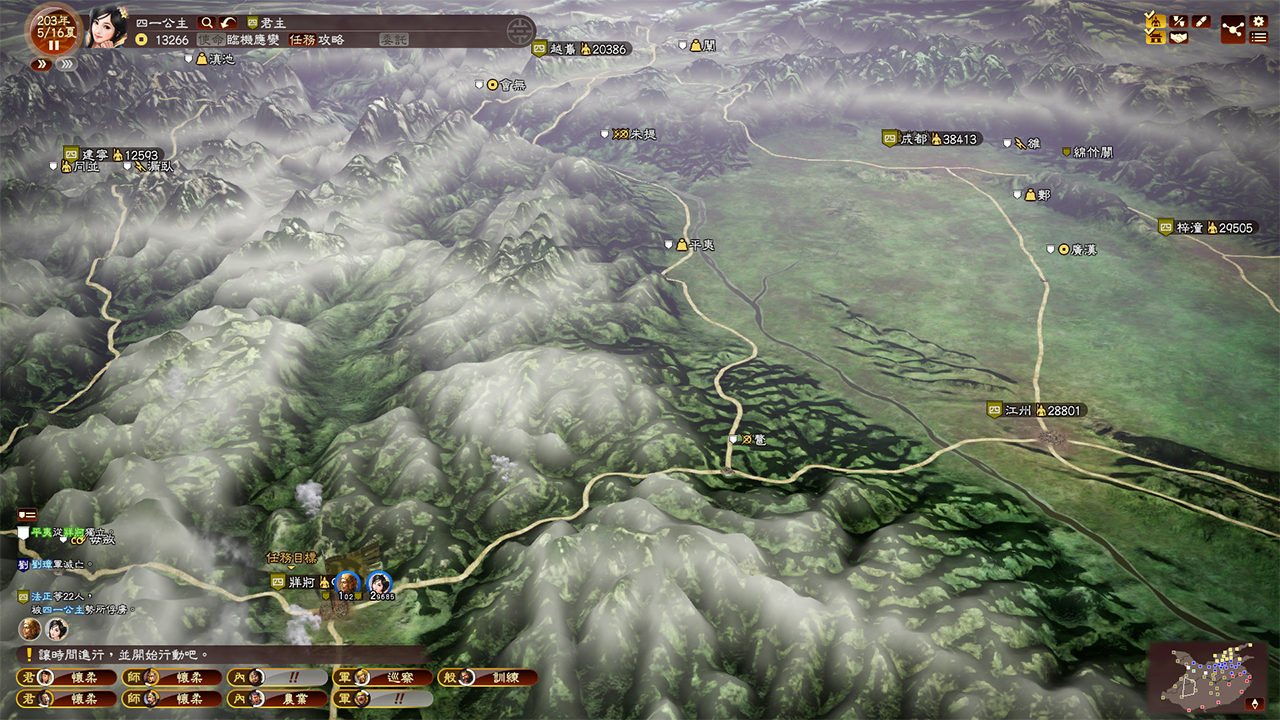1280x720 pixels.
Task: Select the 巡察 patrol command
Action: click(385, 677)
